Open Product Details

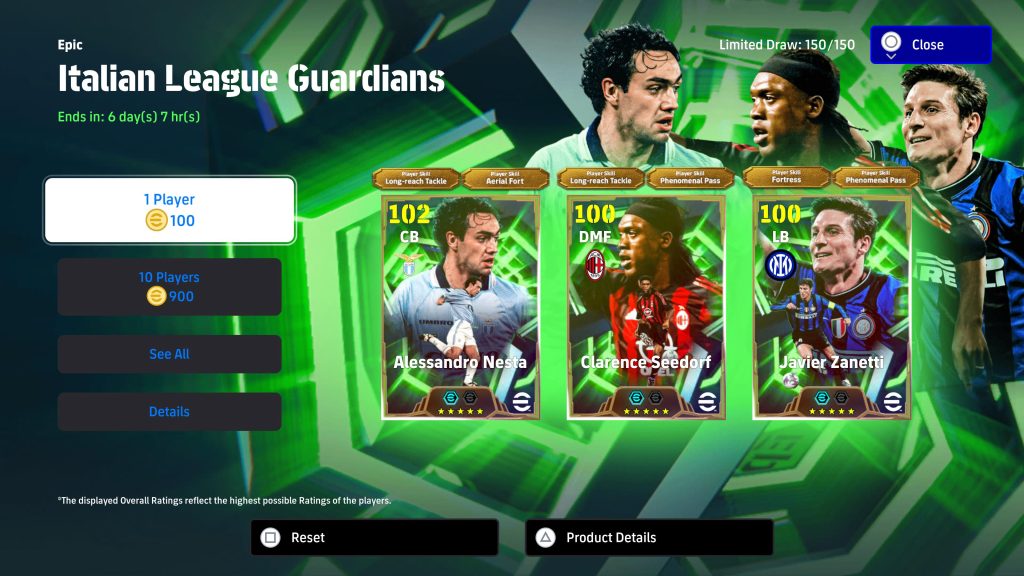click(648, 537)
